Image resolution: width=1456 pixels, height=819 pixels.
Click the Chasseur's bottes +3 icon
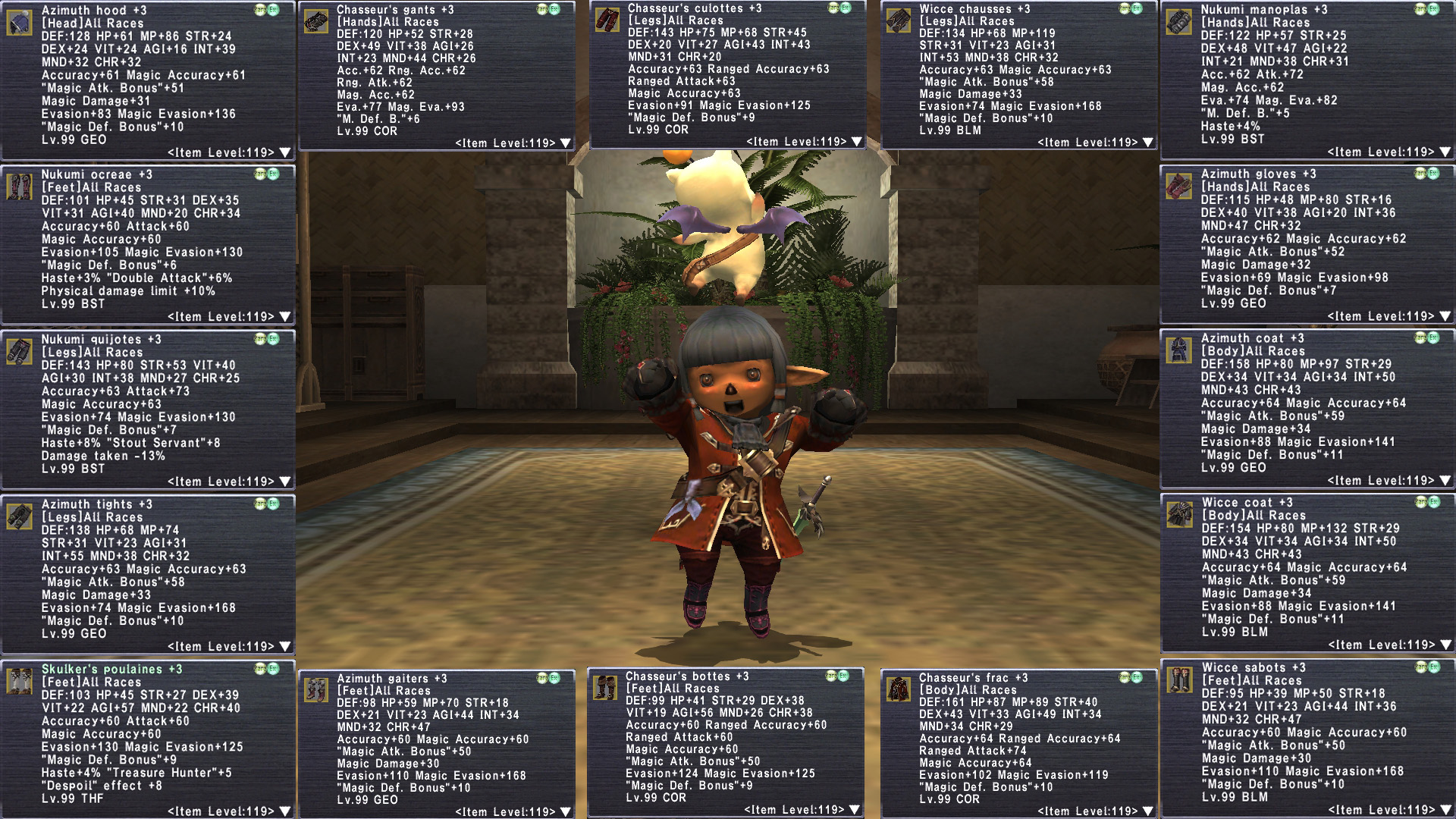click(605, 688)
